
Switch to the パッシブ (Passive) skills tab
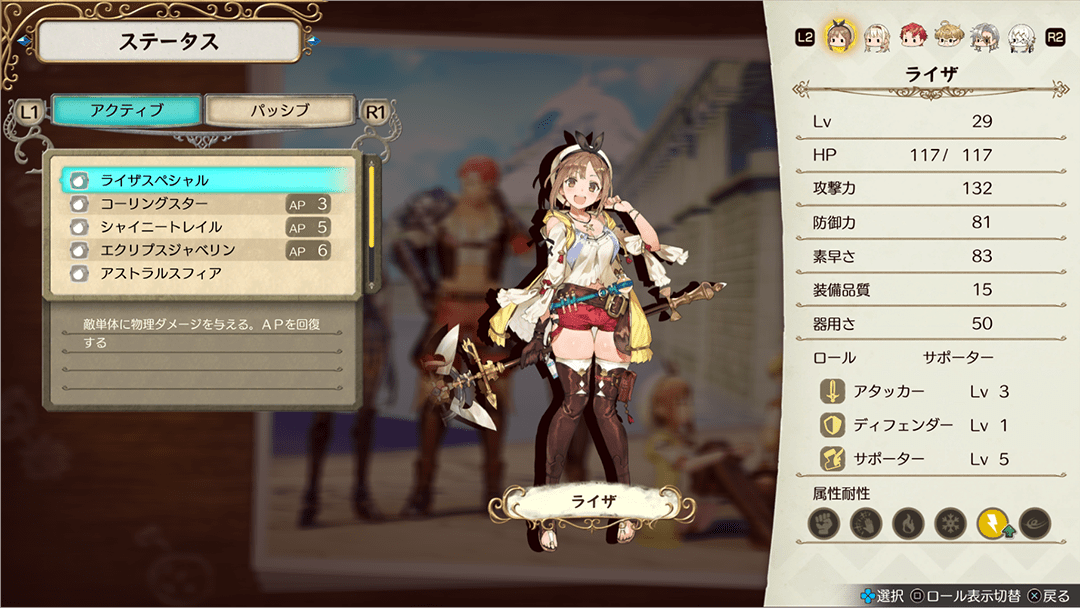pos(279,111)
